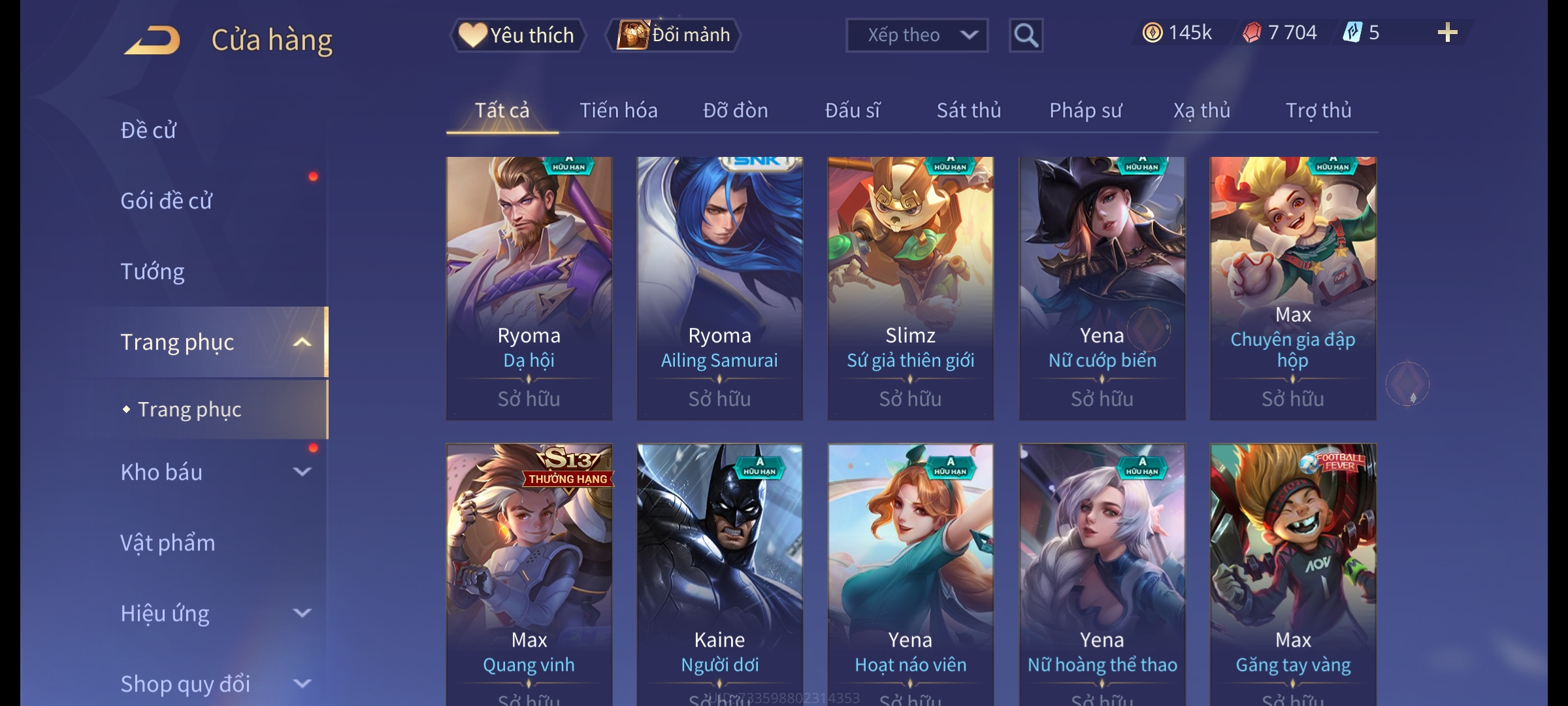Go back using the return arrow
This screenshot has width=1568, height=706.
pyautogui.click(x=152, y=40)
